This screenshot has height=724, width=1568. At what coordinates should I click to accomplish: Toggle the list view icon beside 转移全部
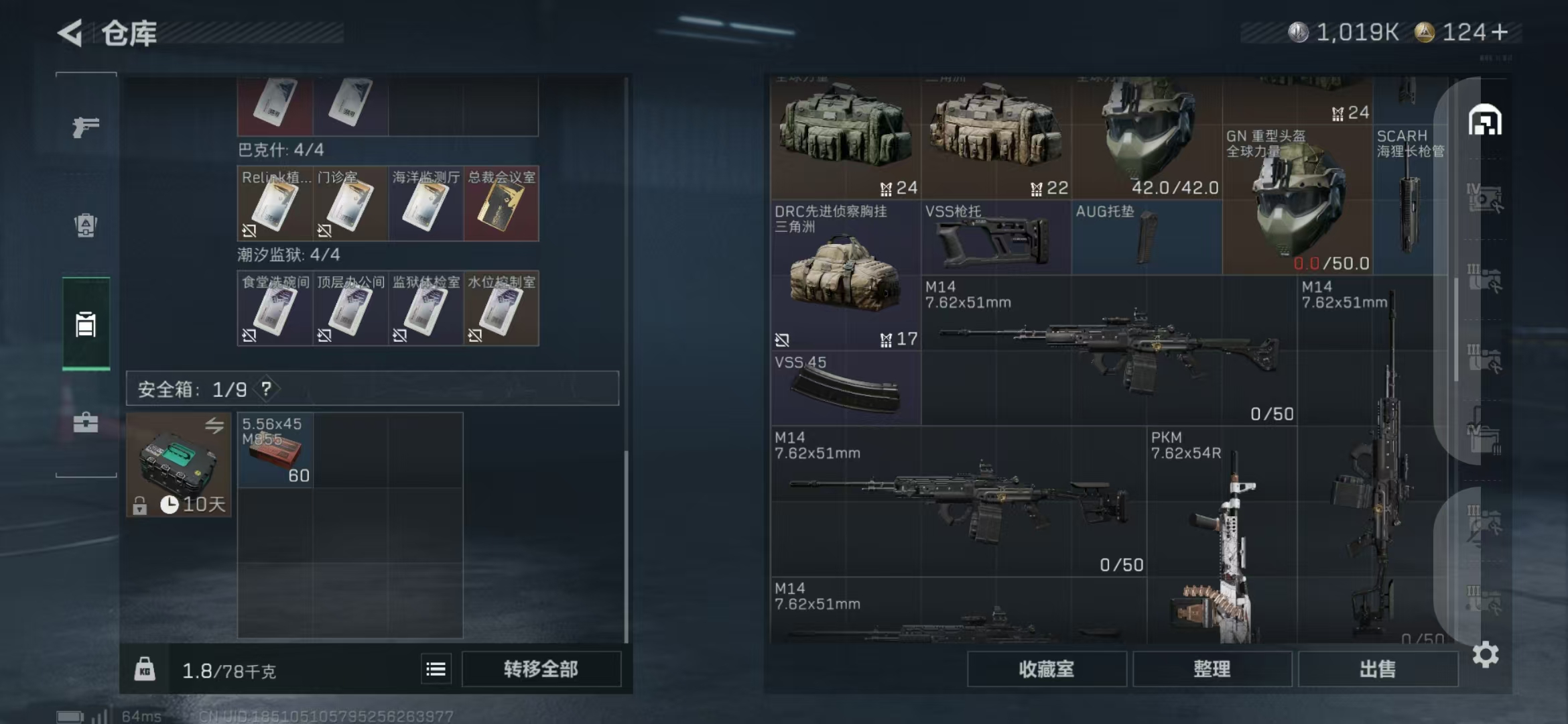click(436, 669)
